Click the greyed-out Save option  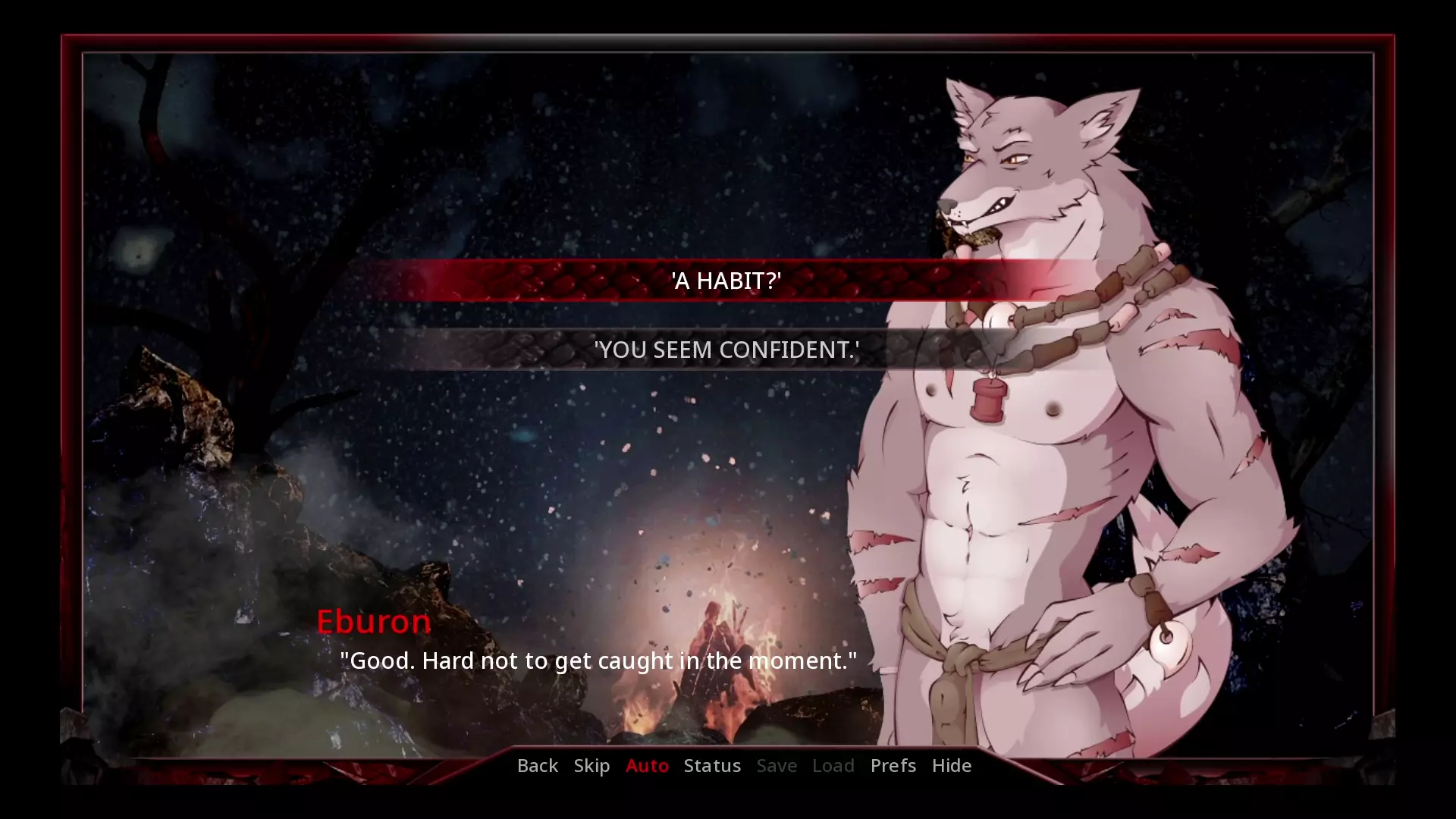coord(777,766)
